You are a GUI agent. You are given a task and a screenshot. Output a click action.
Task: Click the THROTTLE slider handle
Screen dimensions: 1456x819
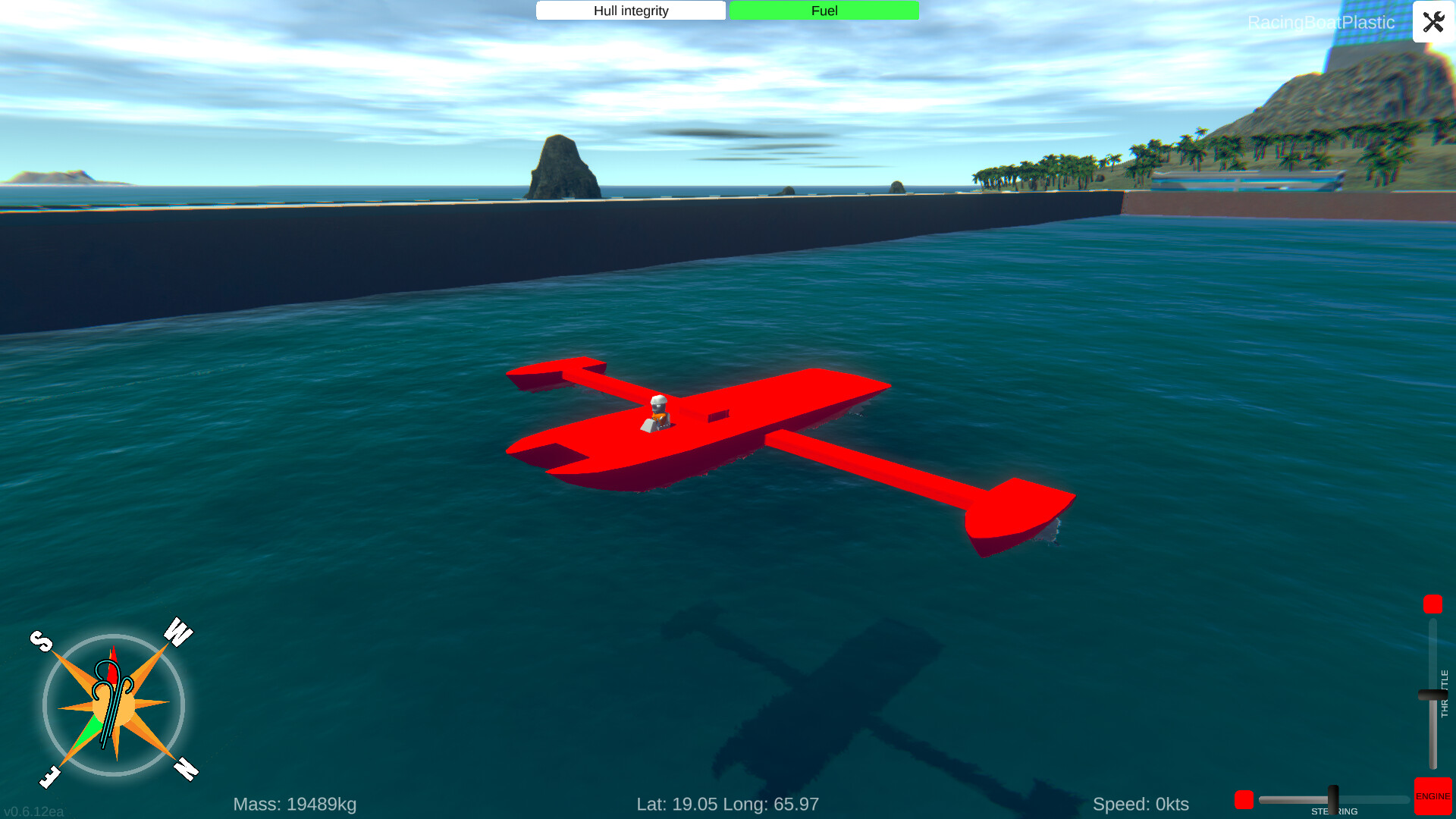point(1433,694)
